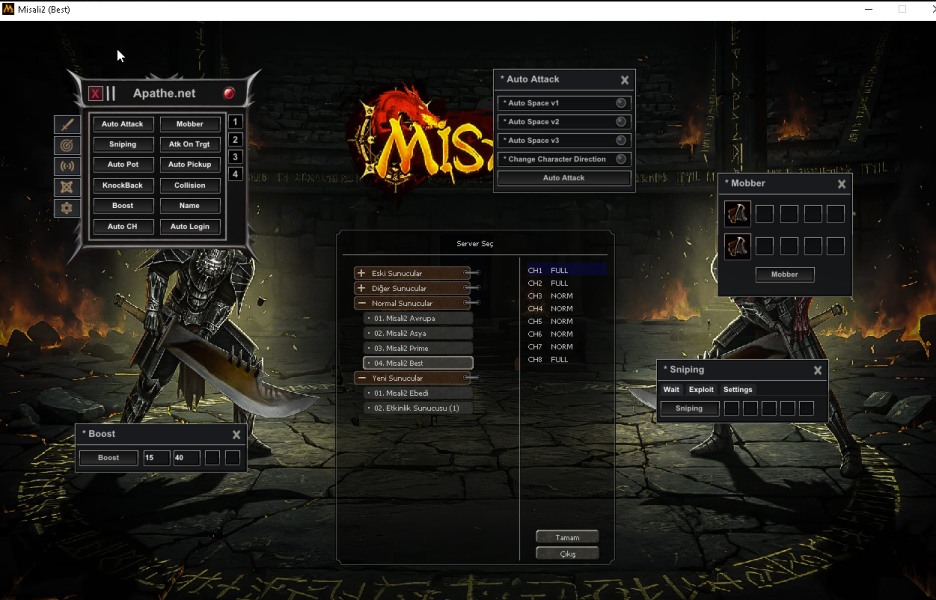Open the Settings tab in Sniping

click(x=738, y=389)
